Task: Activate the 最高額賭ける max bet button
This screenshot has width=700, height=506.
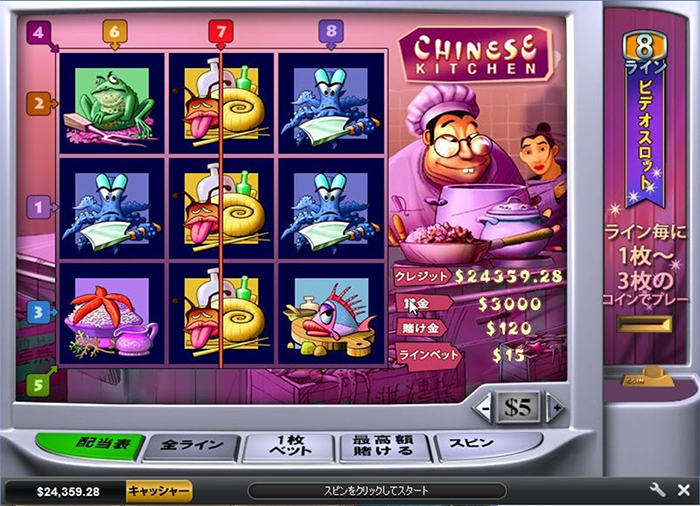Action: [x=384, y=447]
